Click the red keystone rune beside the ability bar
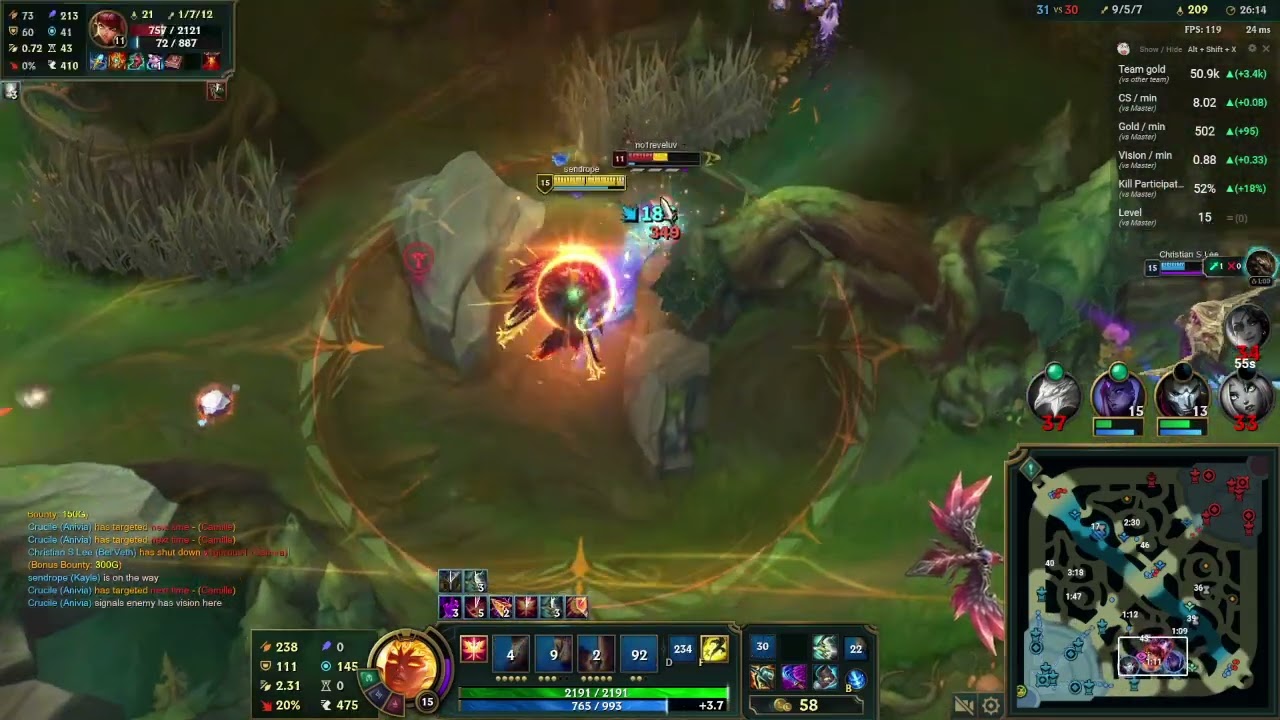 coord(473,650)
